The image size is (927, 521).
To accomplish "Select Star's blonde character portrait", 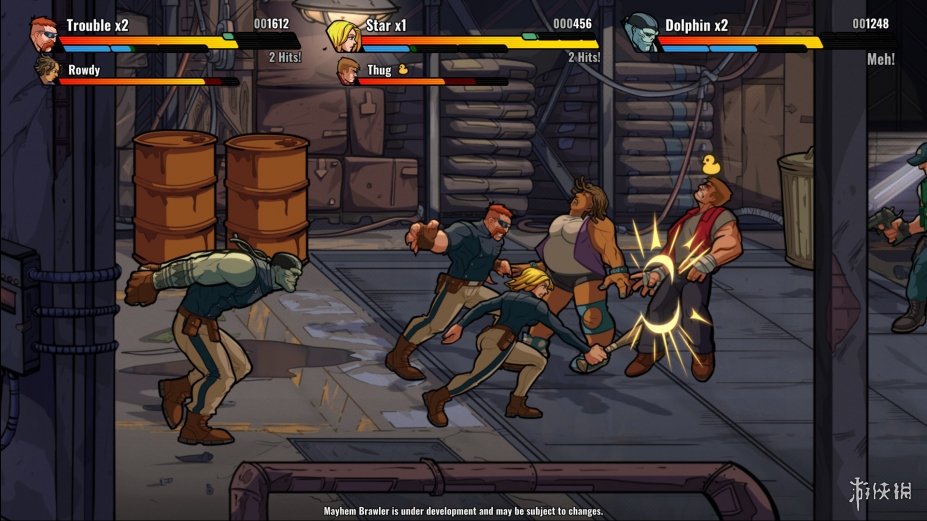I will (x=342, y=35).
